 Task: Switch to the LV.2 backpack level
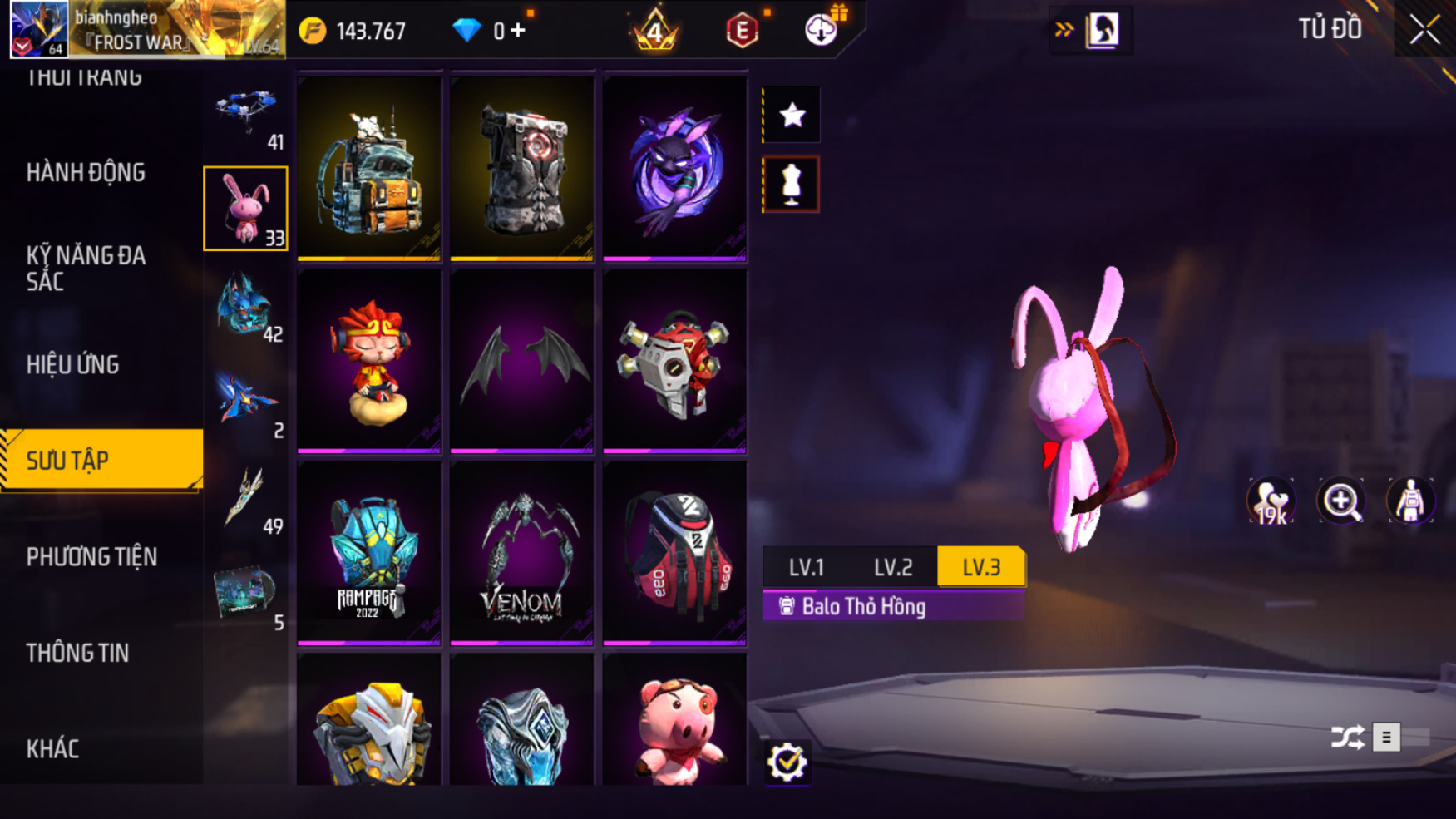point(893,567)
